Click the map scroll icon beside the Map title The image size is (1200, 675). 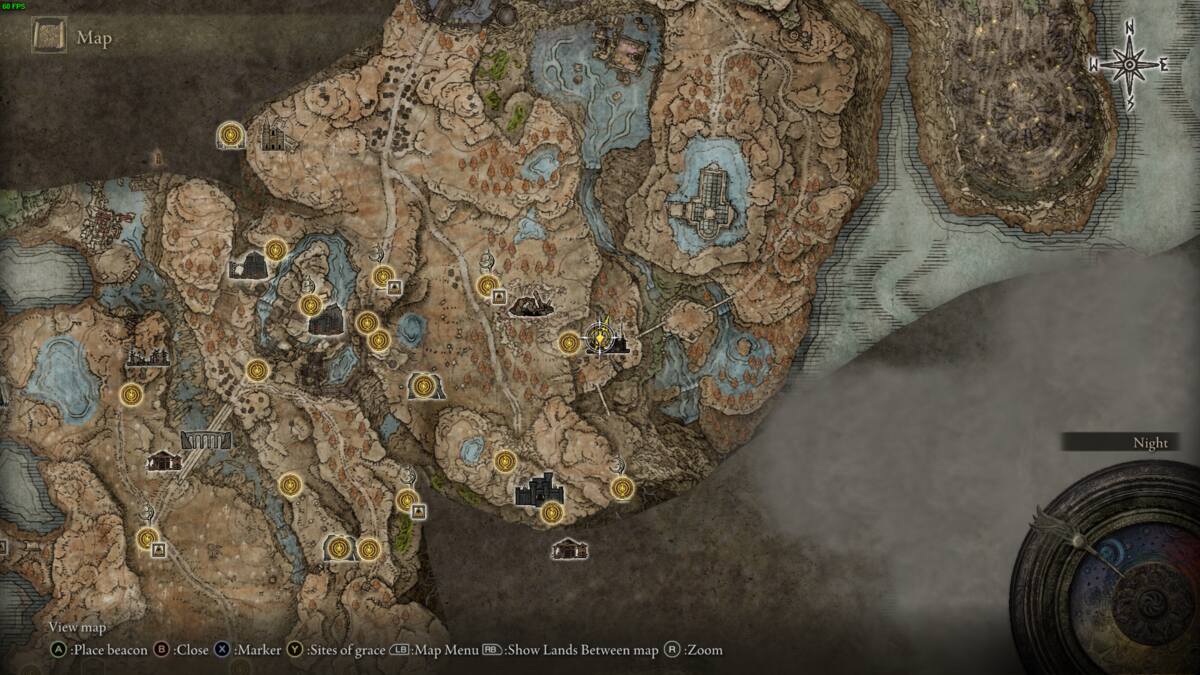(47, 38)
